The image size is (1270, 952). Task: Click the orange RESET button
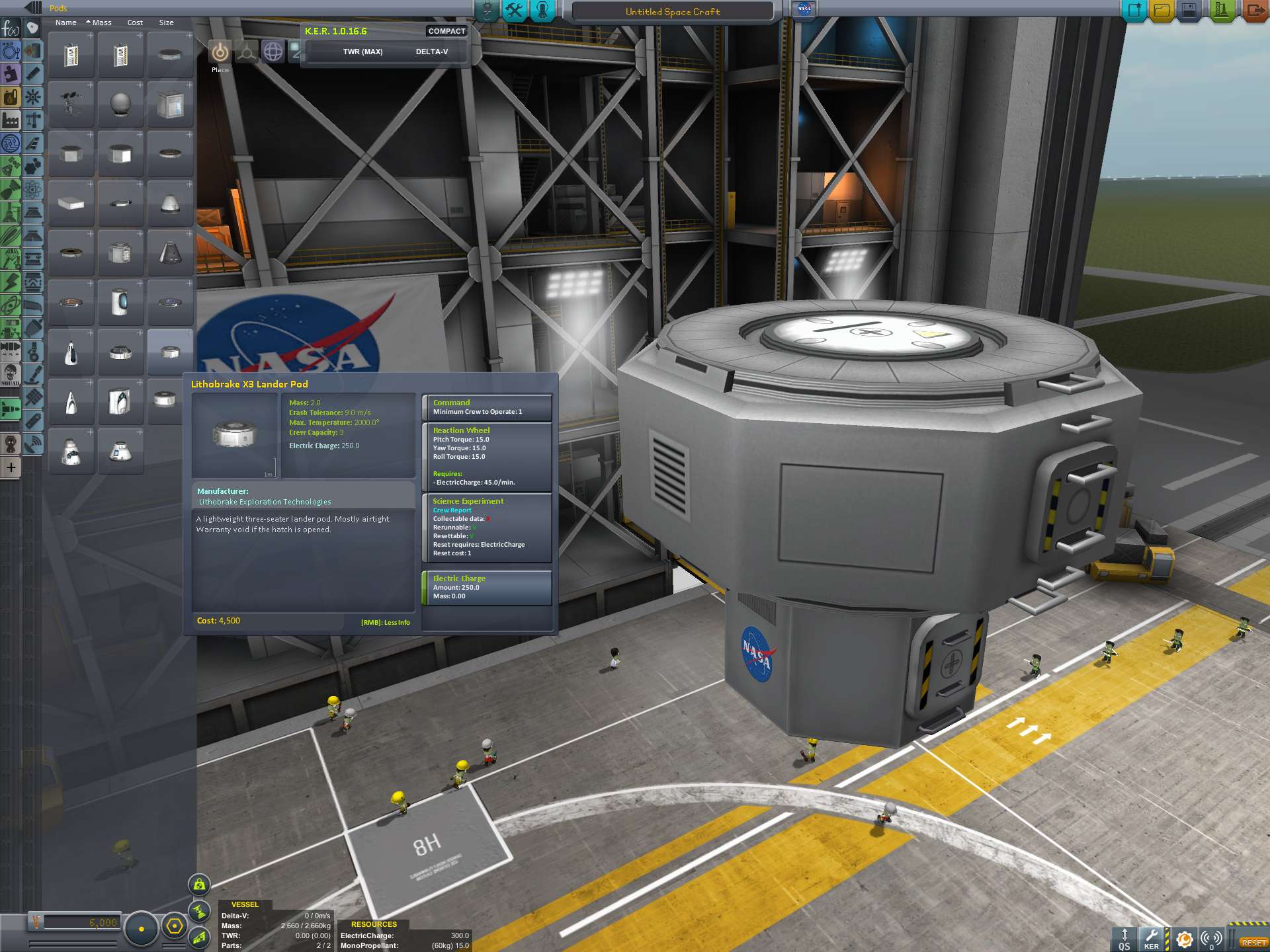[1252, 942]
